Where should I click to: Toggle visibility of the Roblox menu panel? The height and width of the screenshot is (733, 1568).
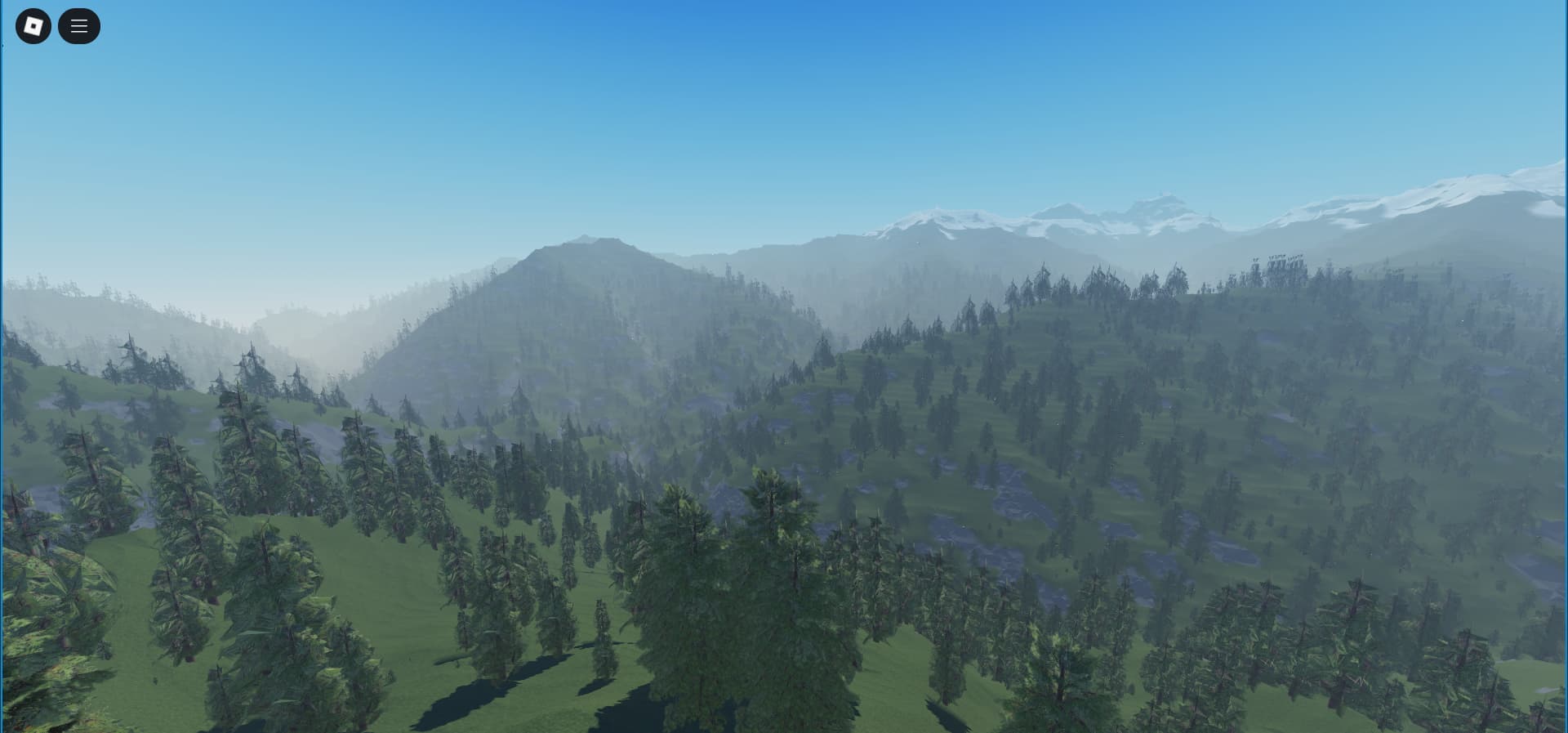tap(79, 25)
